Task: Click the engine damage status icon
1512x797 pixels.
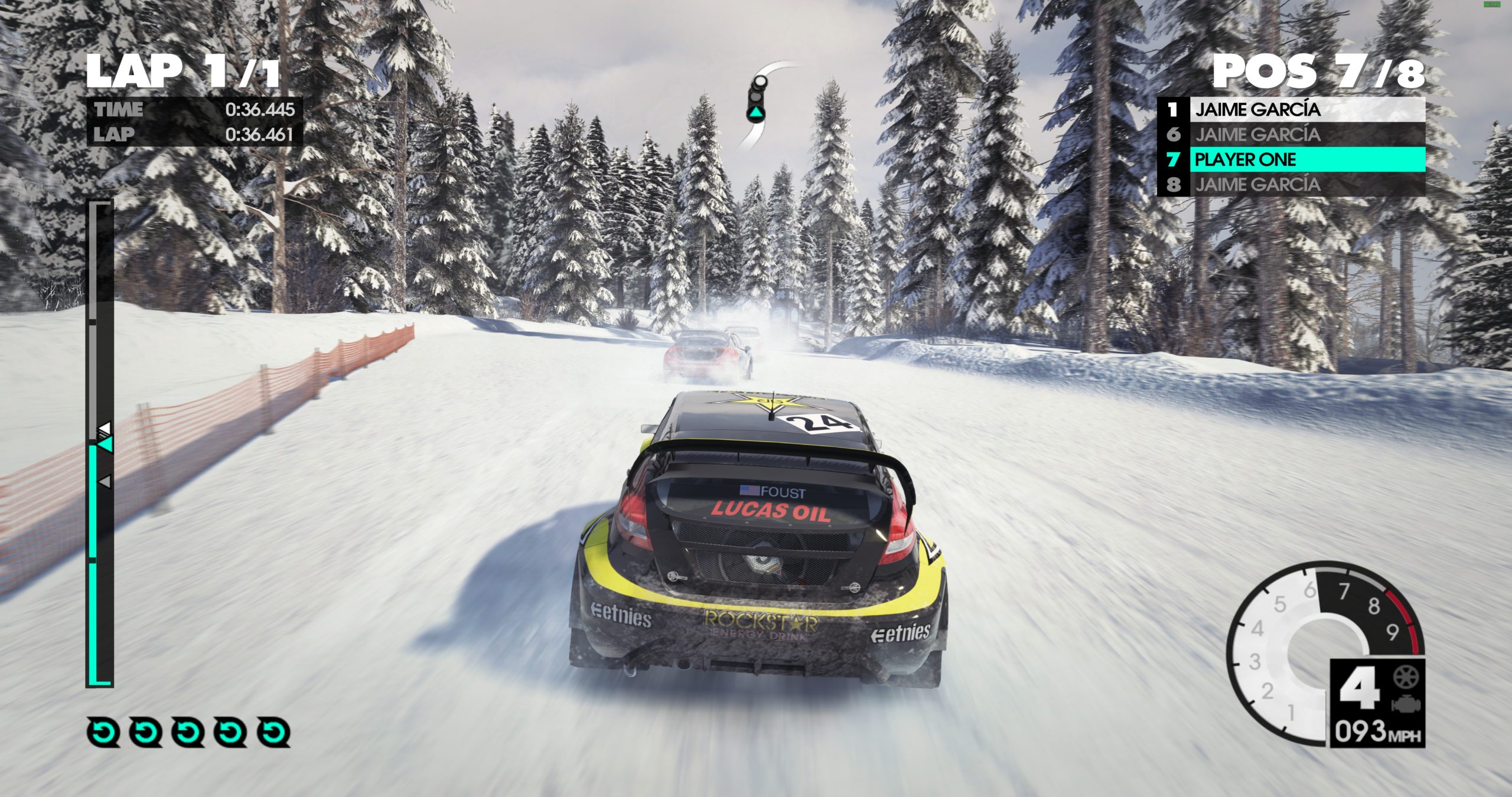Action: tap(1406, 704)
